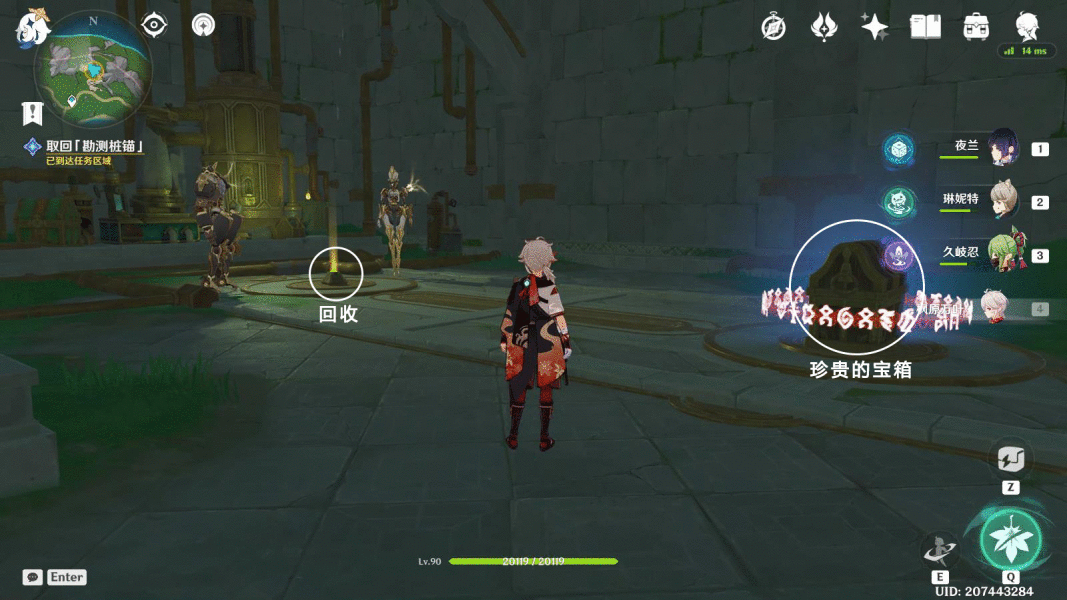The width and height of the screenshot is (1067, 600).
Task: Click the eye-shaped icon beside the minimap
Action: 154,25
